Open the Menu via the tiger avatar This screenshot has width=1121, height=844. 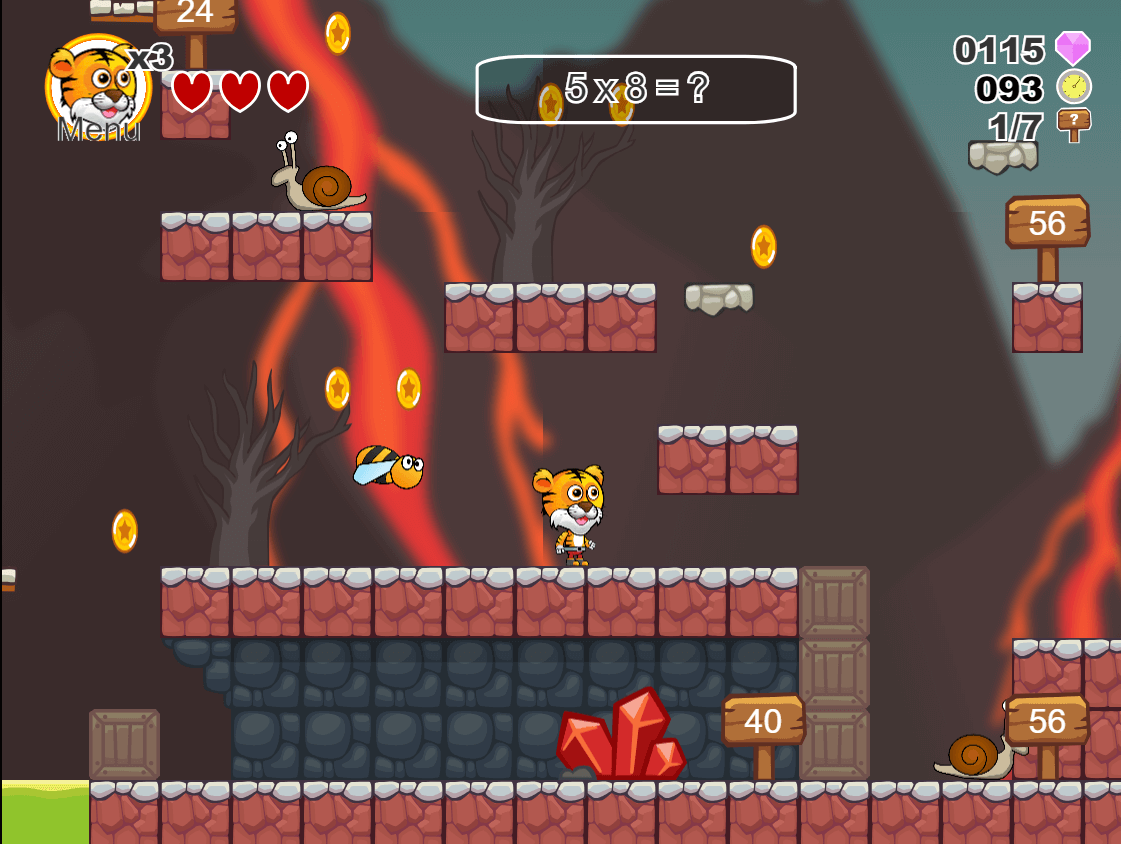[x=97, y=90]
